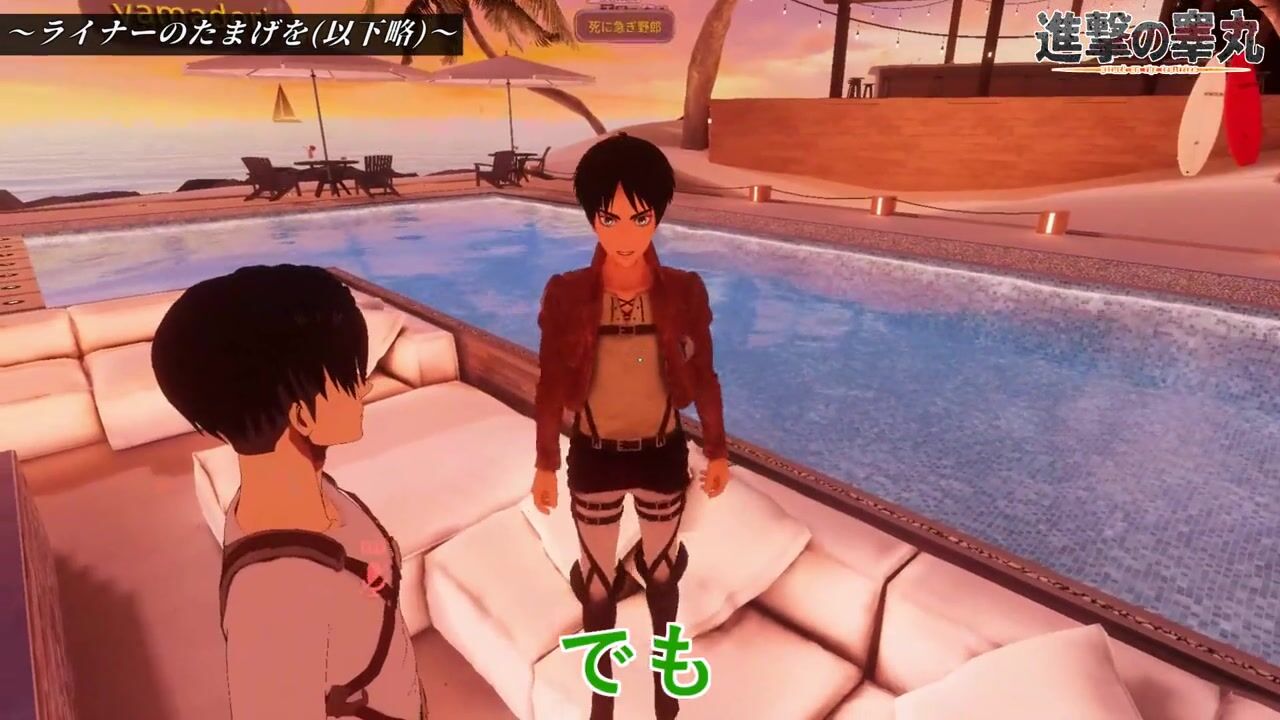Select the 死に急ぎ野郎 player nameplate
This screenshot has height=720, width=1280.
624,25
